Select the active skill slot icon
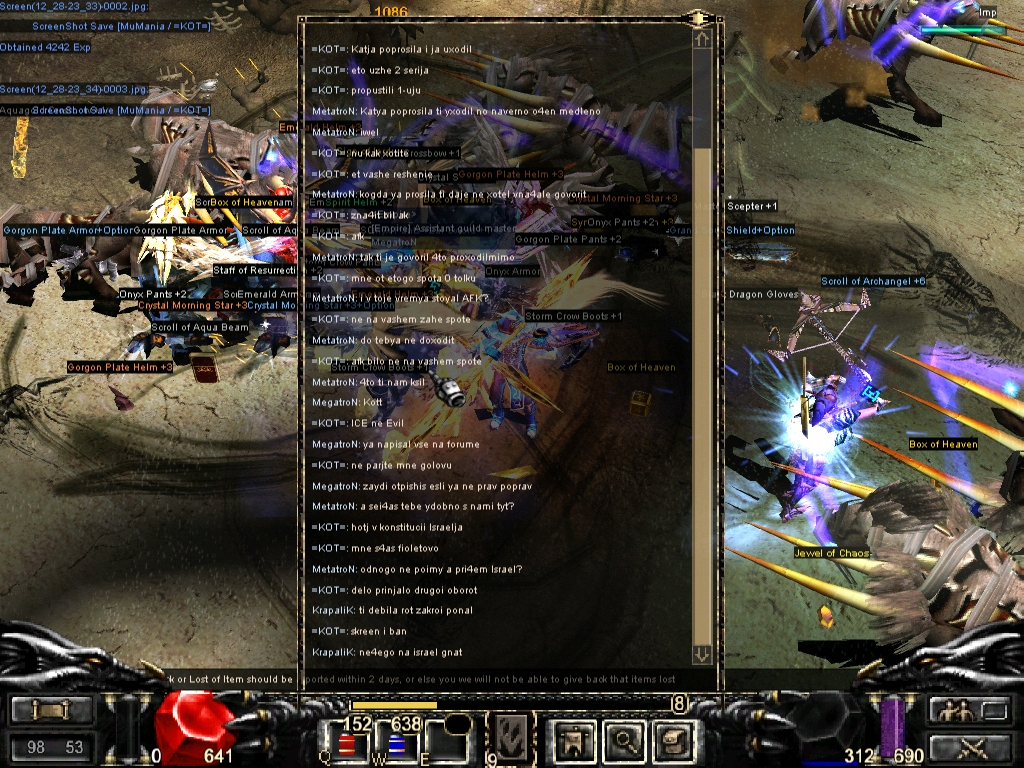 [x=512, y=739]
